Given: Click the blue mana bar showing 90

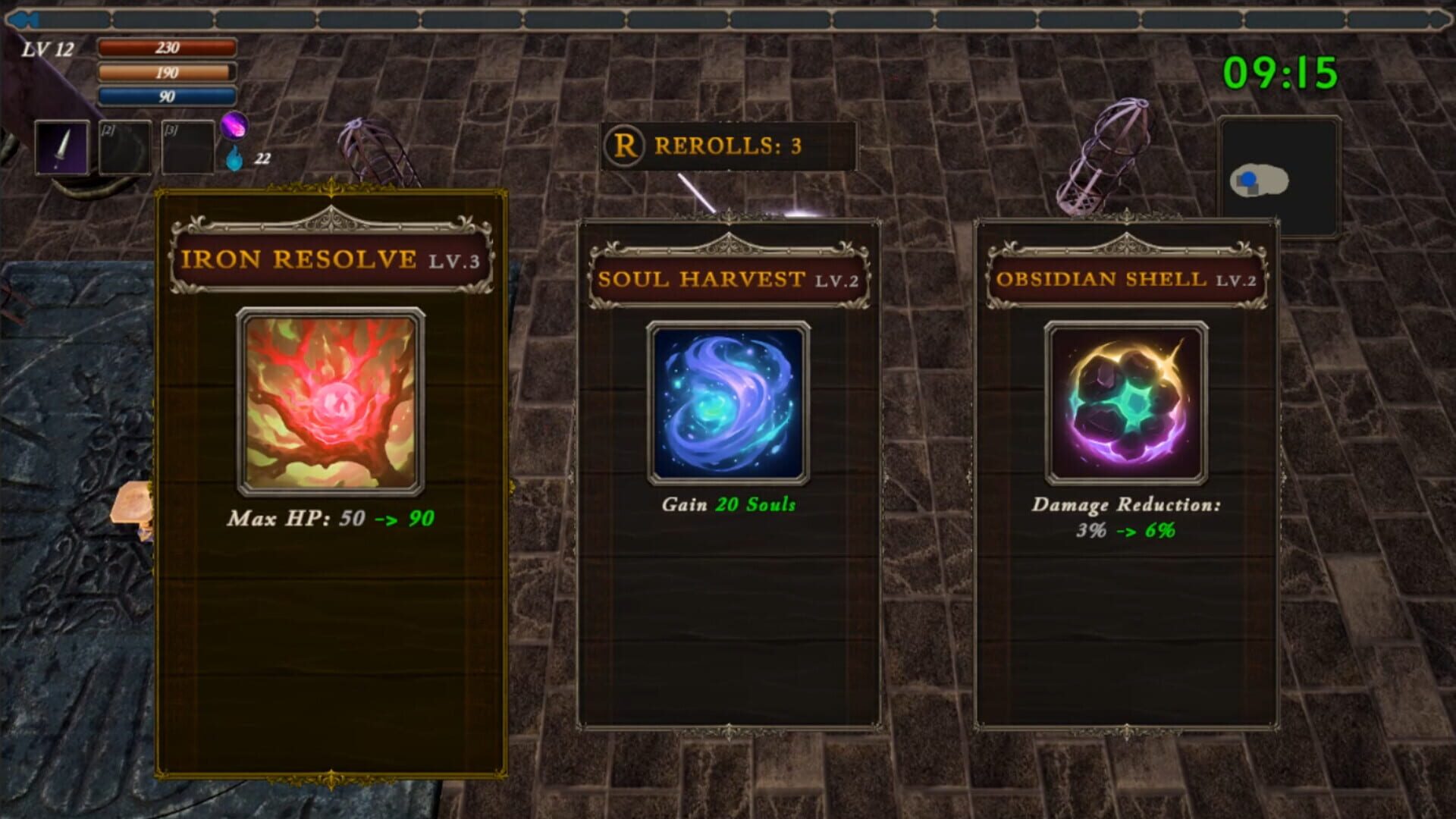Looking at the screenshot, I should point(165,96).
